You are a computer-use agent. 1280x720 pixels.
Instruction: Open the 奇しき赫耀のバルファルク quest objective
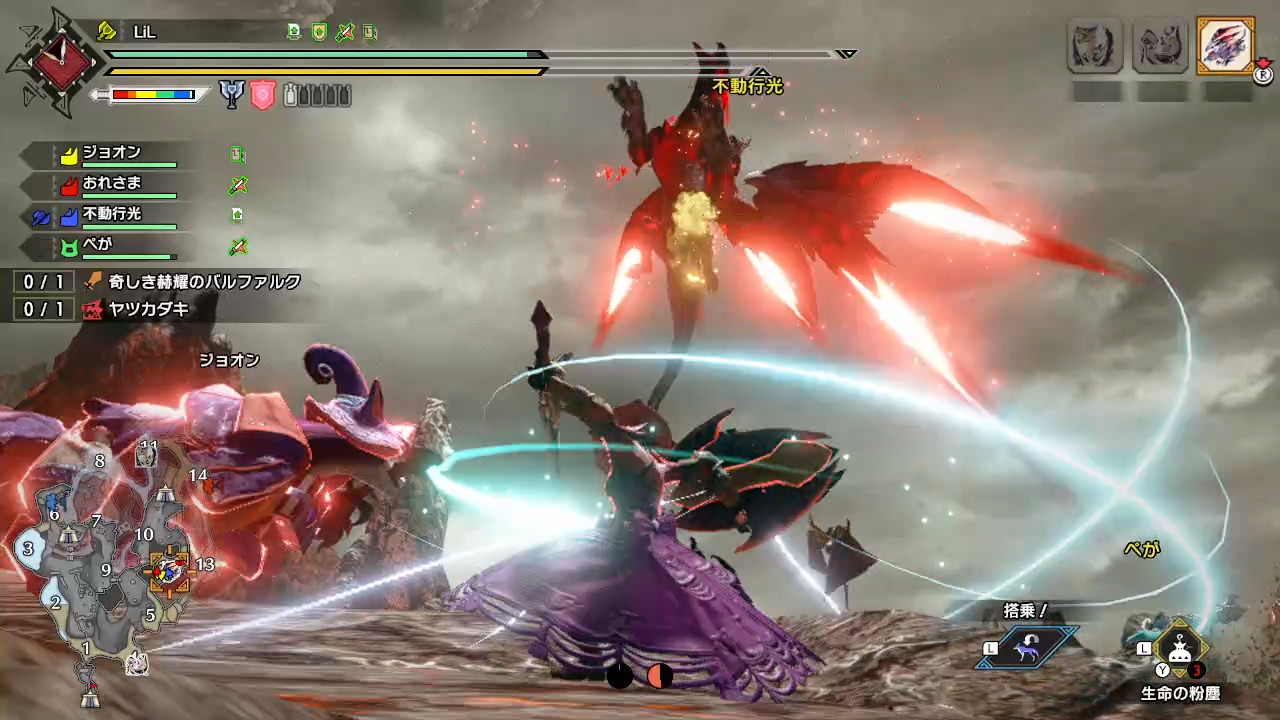(205, 282)
